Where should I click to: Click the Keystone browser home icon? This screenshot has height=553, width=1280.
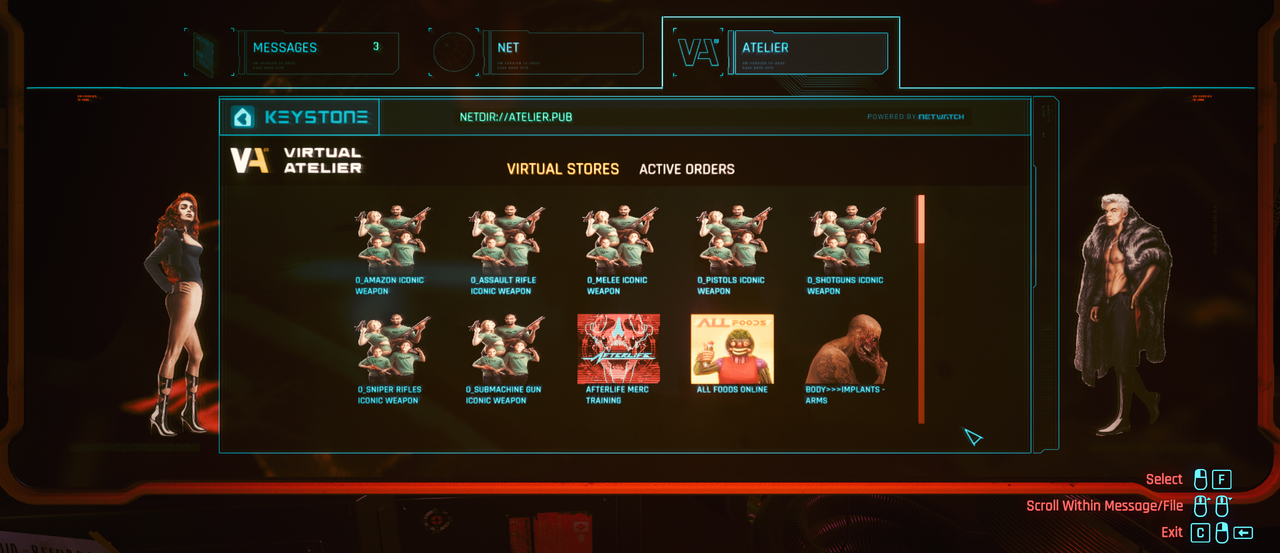tap(243, 117)
